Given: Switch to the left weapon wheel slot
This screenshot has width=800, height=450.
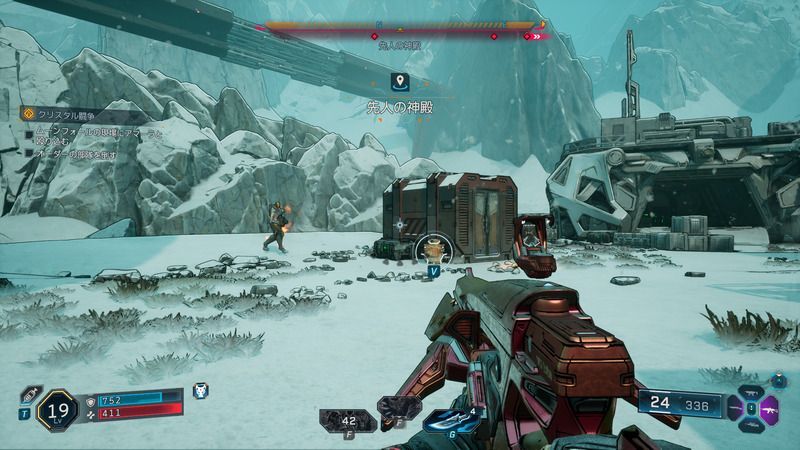Looking at the screenshot, I should tap(737, 408).
